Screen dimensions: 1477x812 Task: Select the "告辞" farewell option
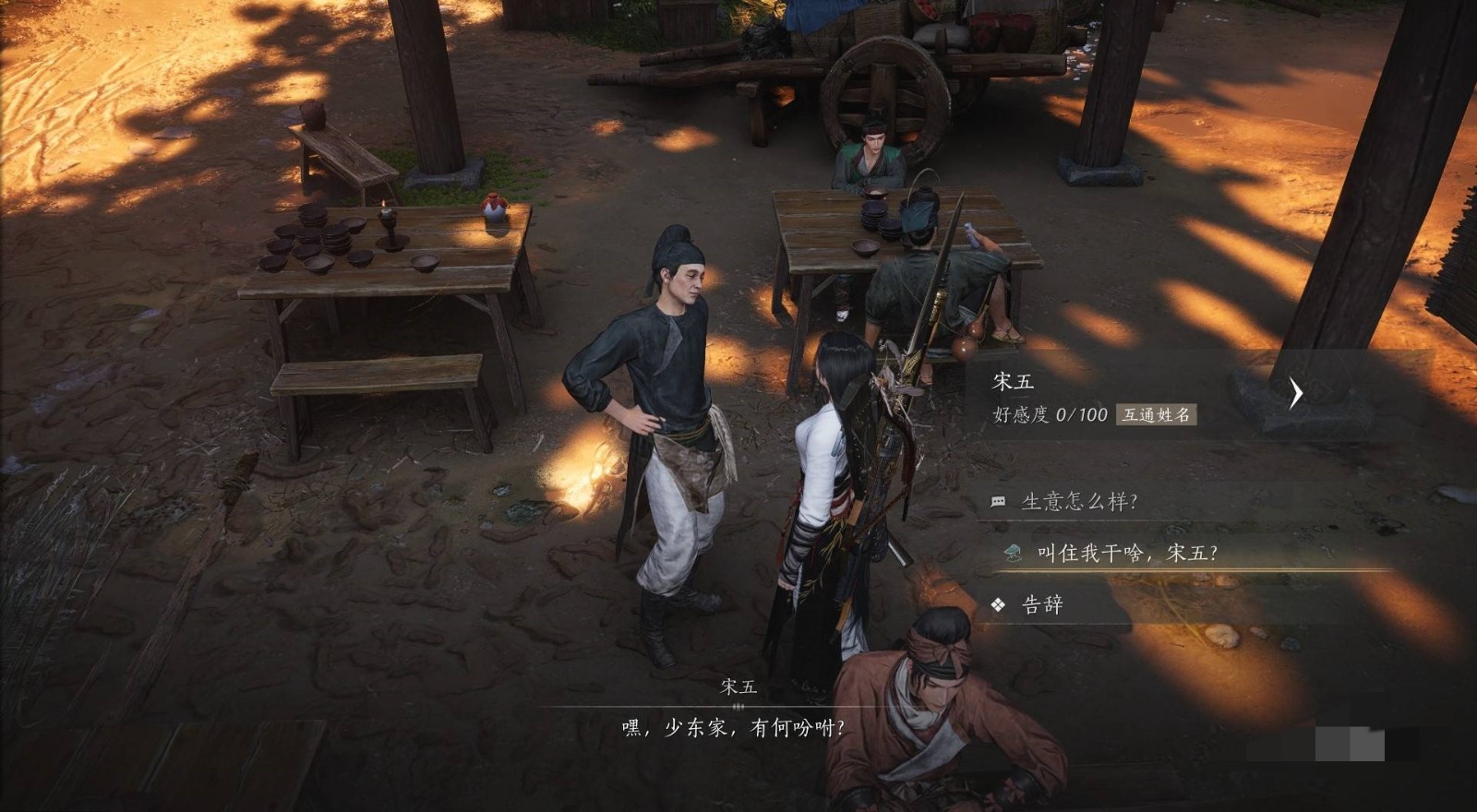point(1042,605)
